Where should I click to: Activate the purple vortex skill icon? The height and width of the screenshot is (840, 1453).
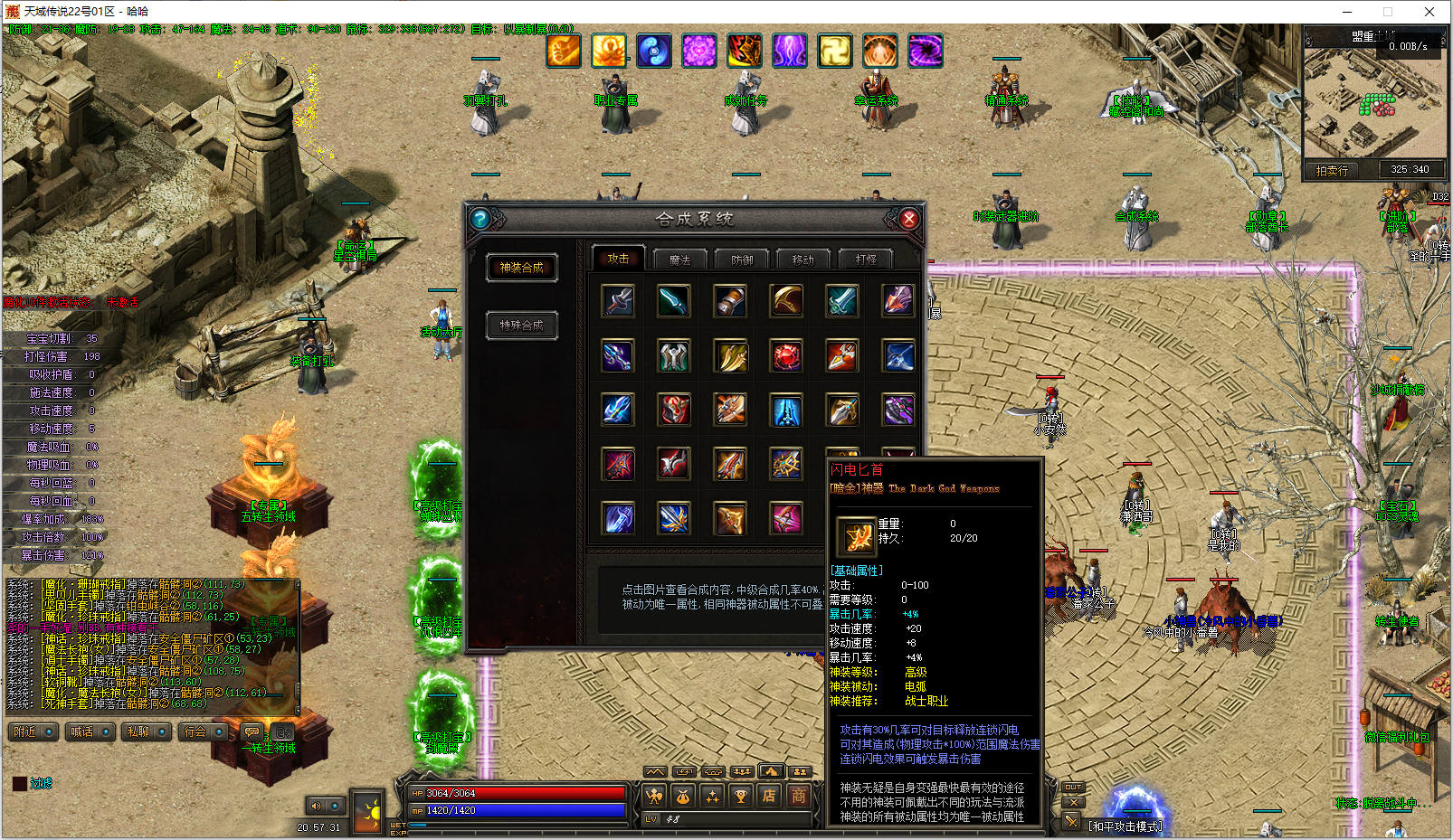925,51
